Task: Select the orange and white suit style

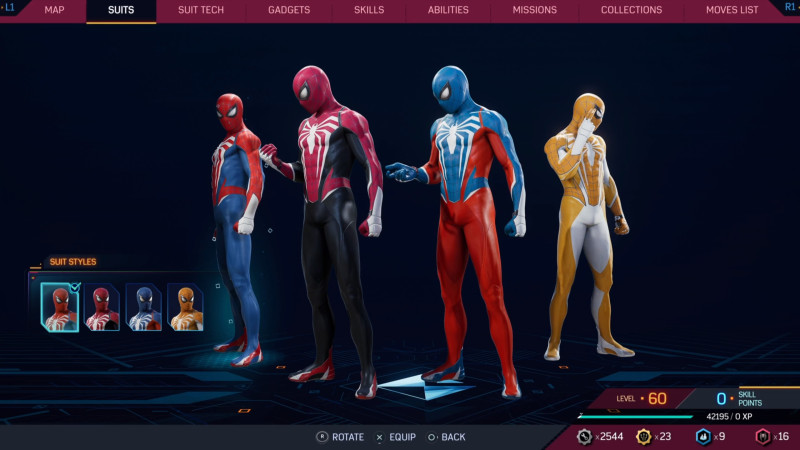Action: 186,306
